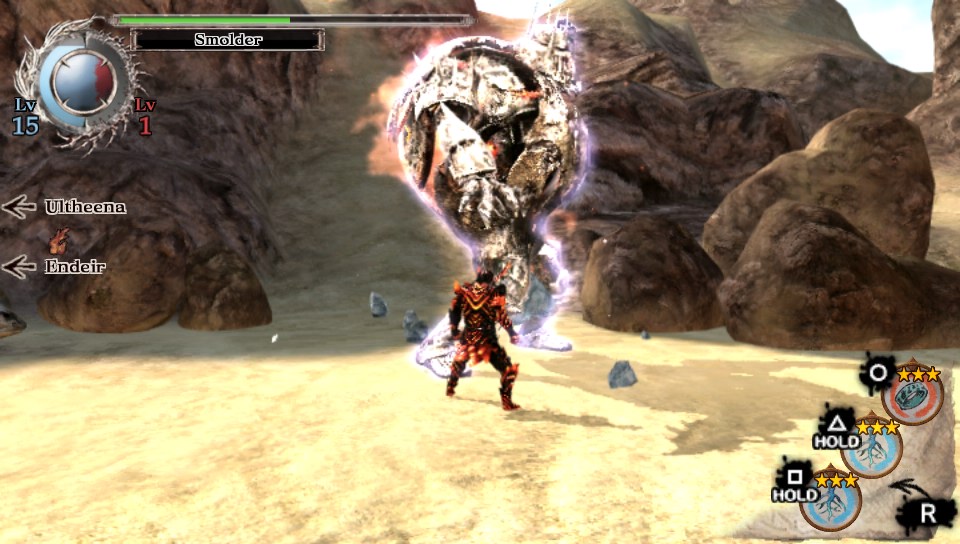Click the flame status icon above Endeir
Screen dimensions: 960x544
pyautogui.click(x=60, y=240)
